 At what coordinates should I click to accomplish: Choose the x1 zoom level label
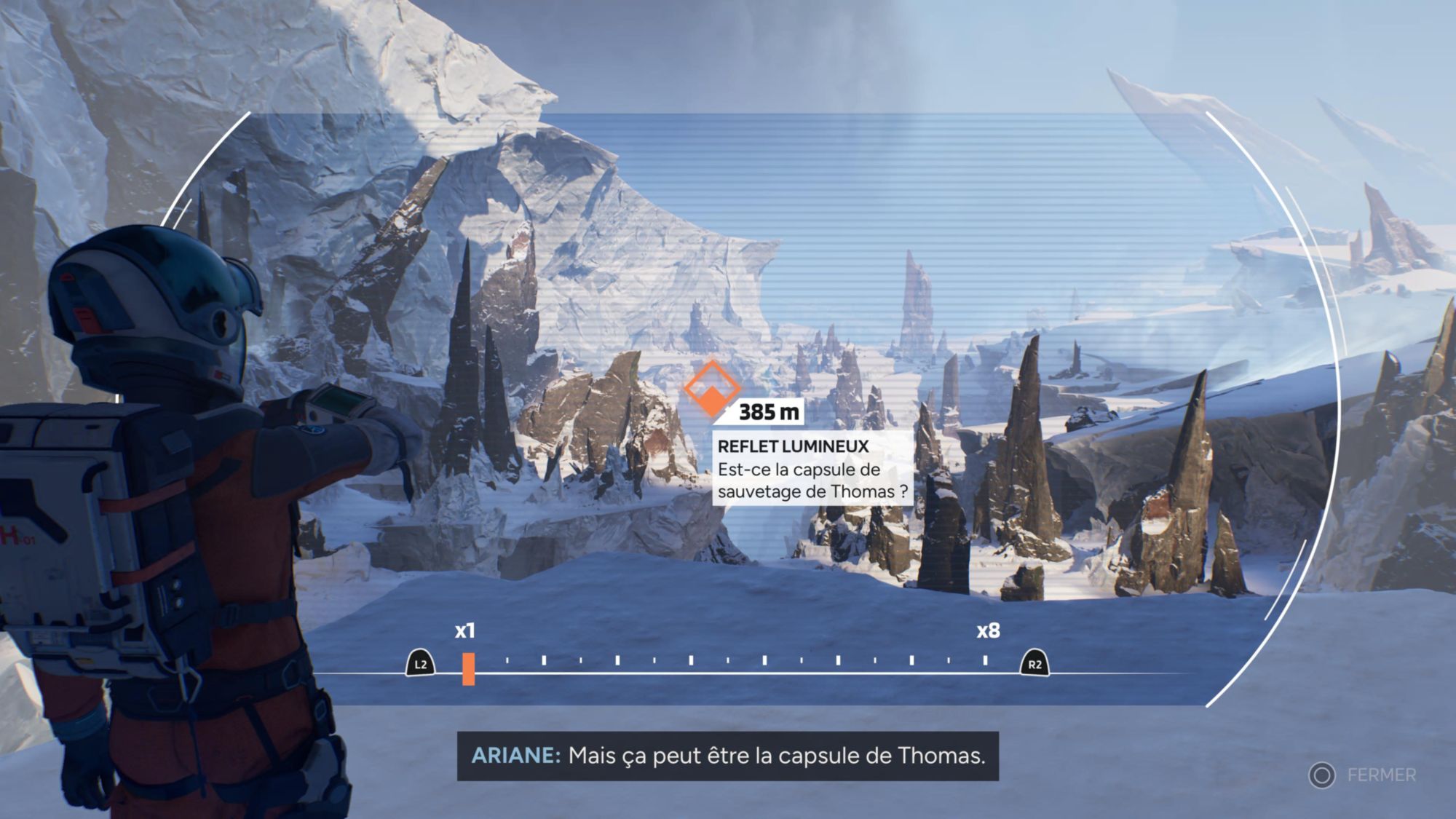pos(465,630)
